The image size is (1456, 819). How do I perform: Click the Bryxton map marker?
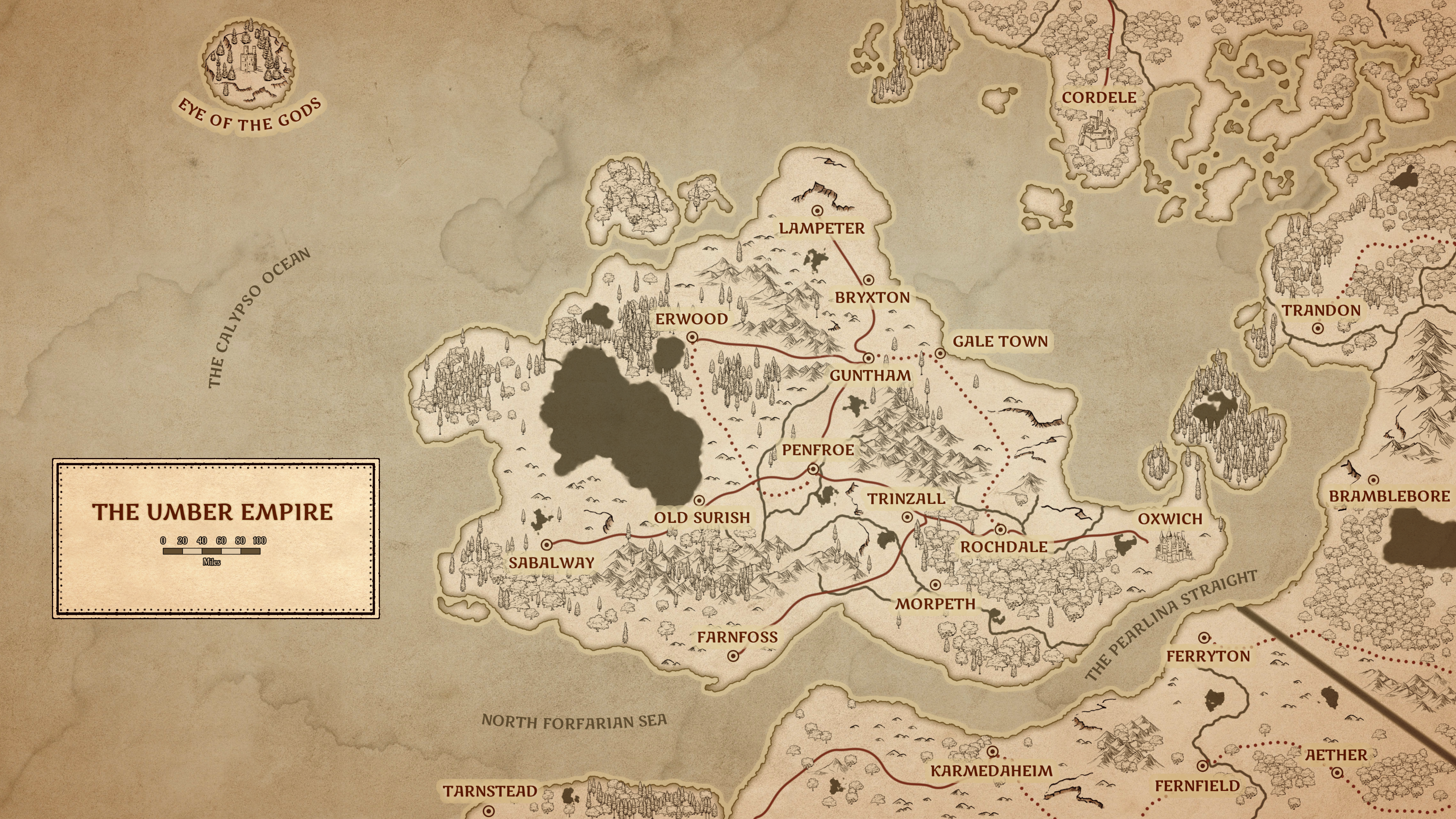(x=868, y=280)
